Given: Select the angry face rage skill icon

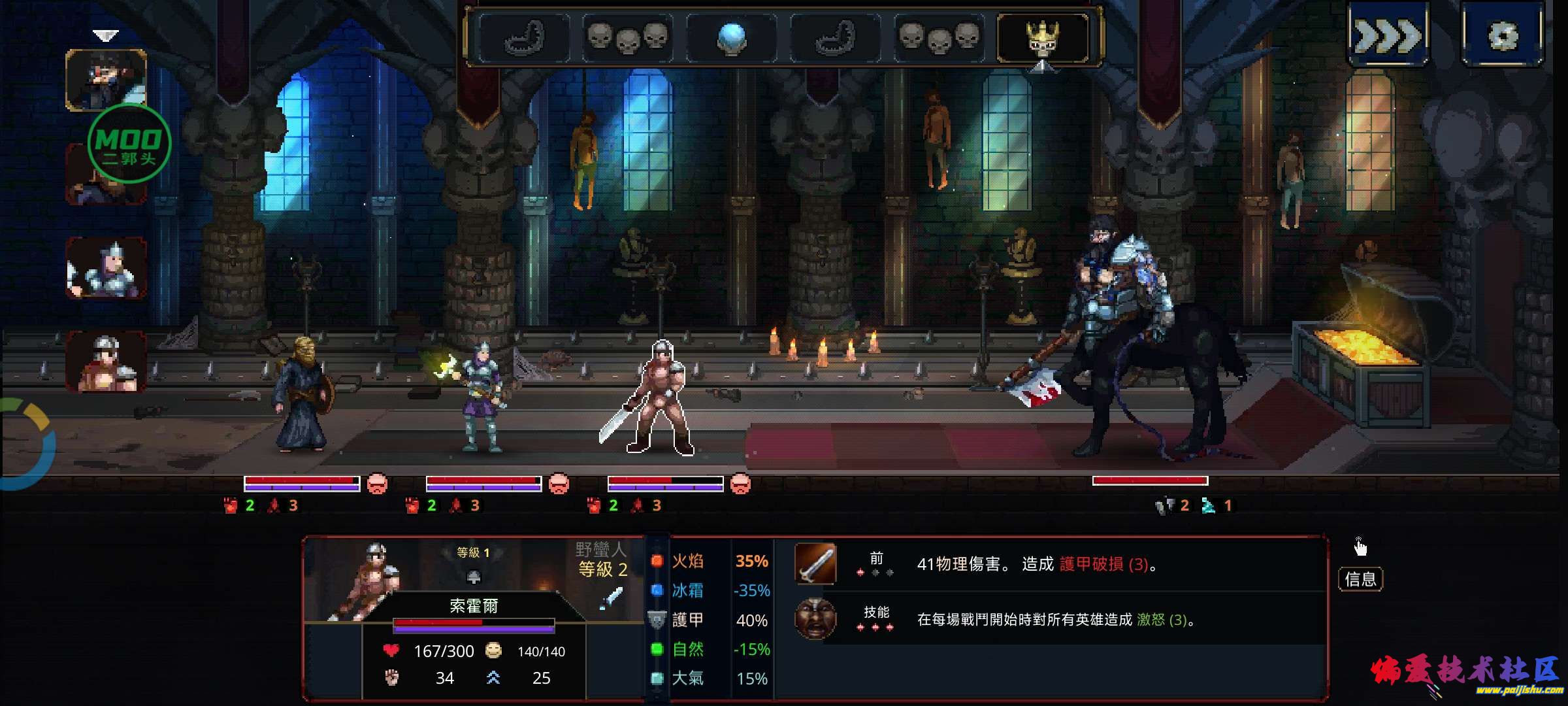Looking at the screenshot, I should pos(815,618).
